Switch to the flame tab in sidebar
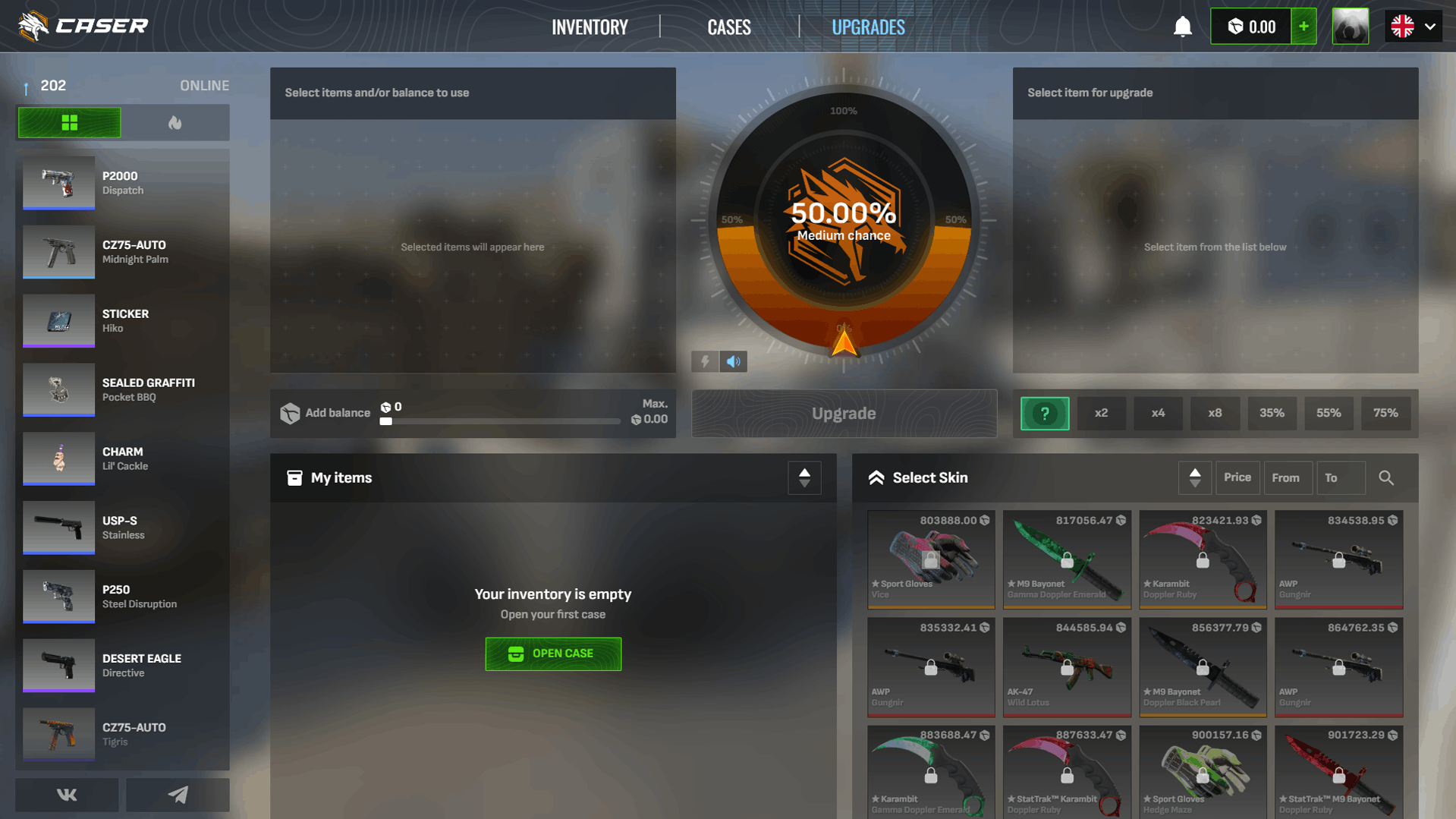Viewport: 1456px width, 819px height. coord(176,122)
